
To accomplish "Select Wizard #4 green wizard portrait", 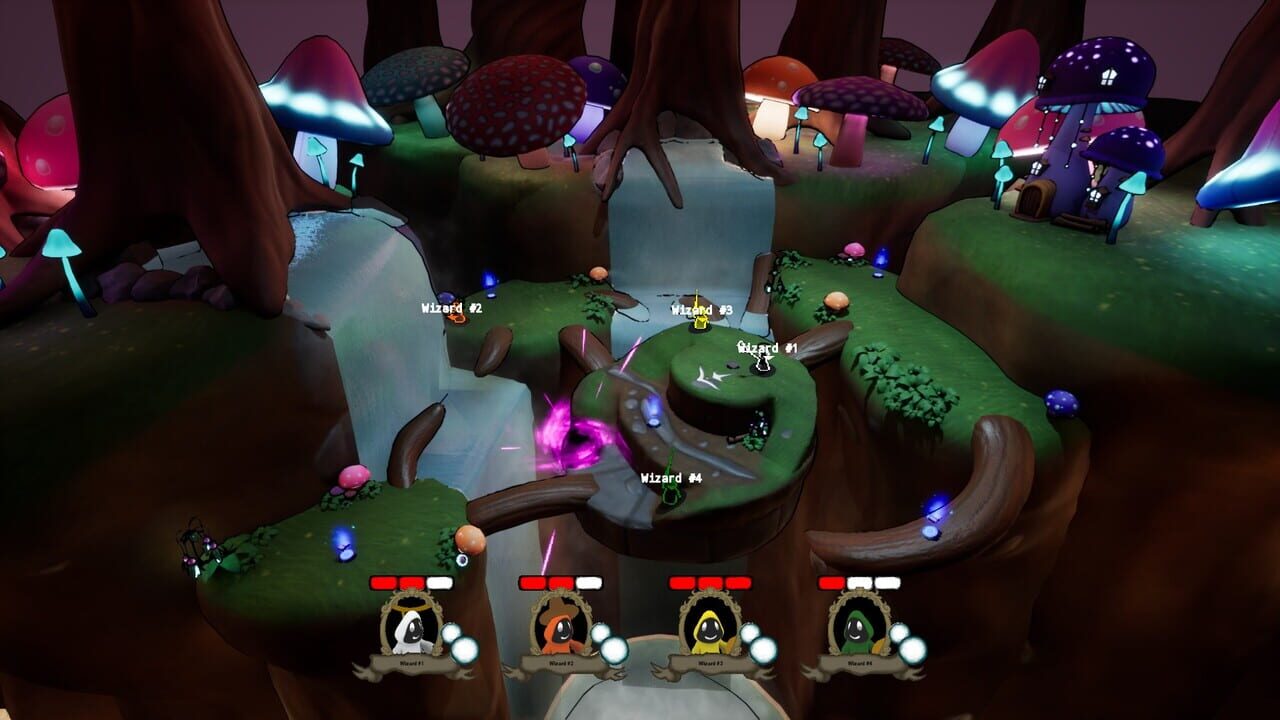I will 858,632.
